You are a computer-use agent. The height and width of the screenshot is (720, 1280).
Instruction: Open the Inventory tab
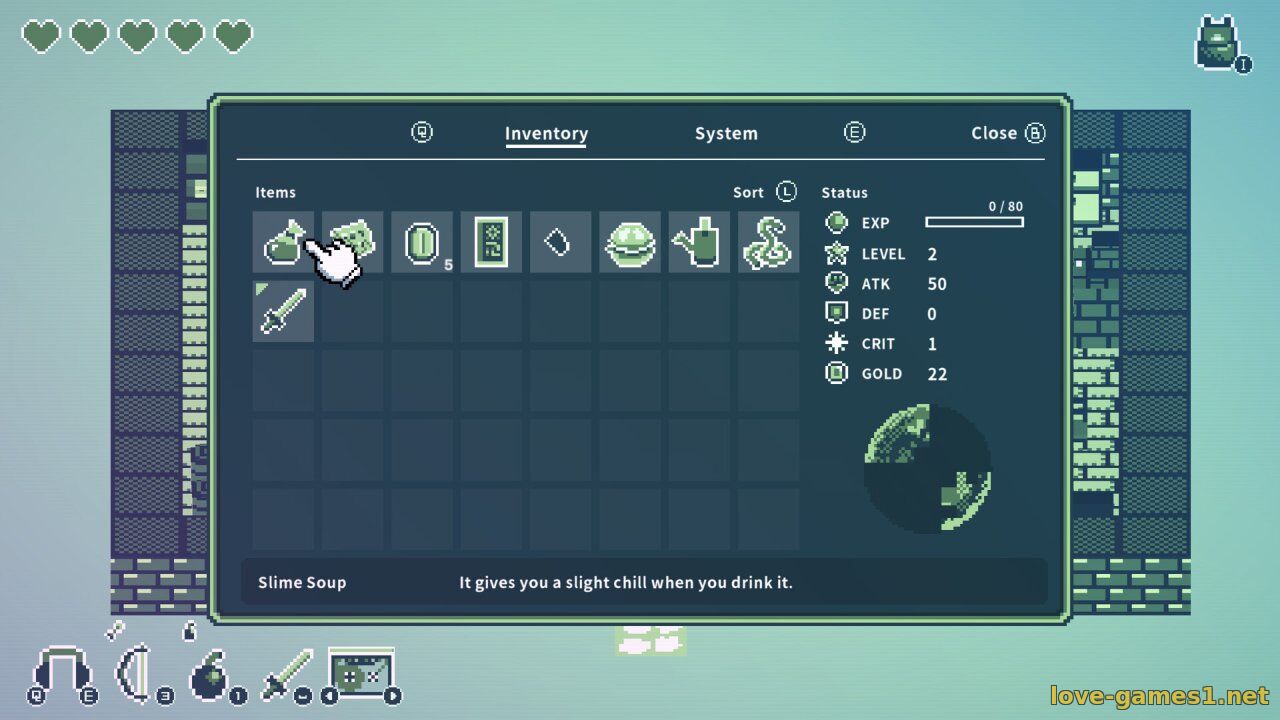coord(546,133)
